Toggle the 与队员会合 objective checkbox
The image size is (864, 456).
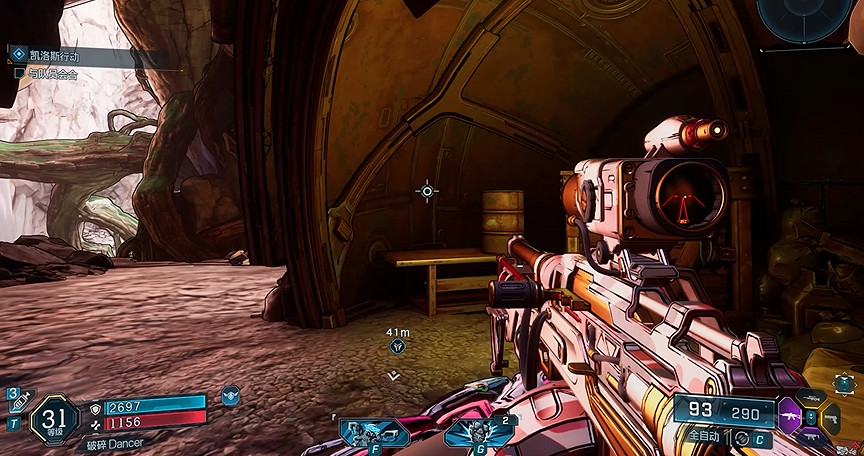click(x=19, y=73)
